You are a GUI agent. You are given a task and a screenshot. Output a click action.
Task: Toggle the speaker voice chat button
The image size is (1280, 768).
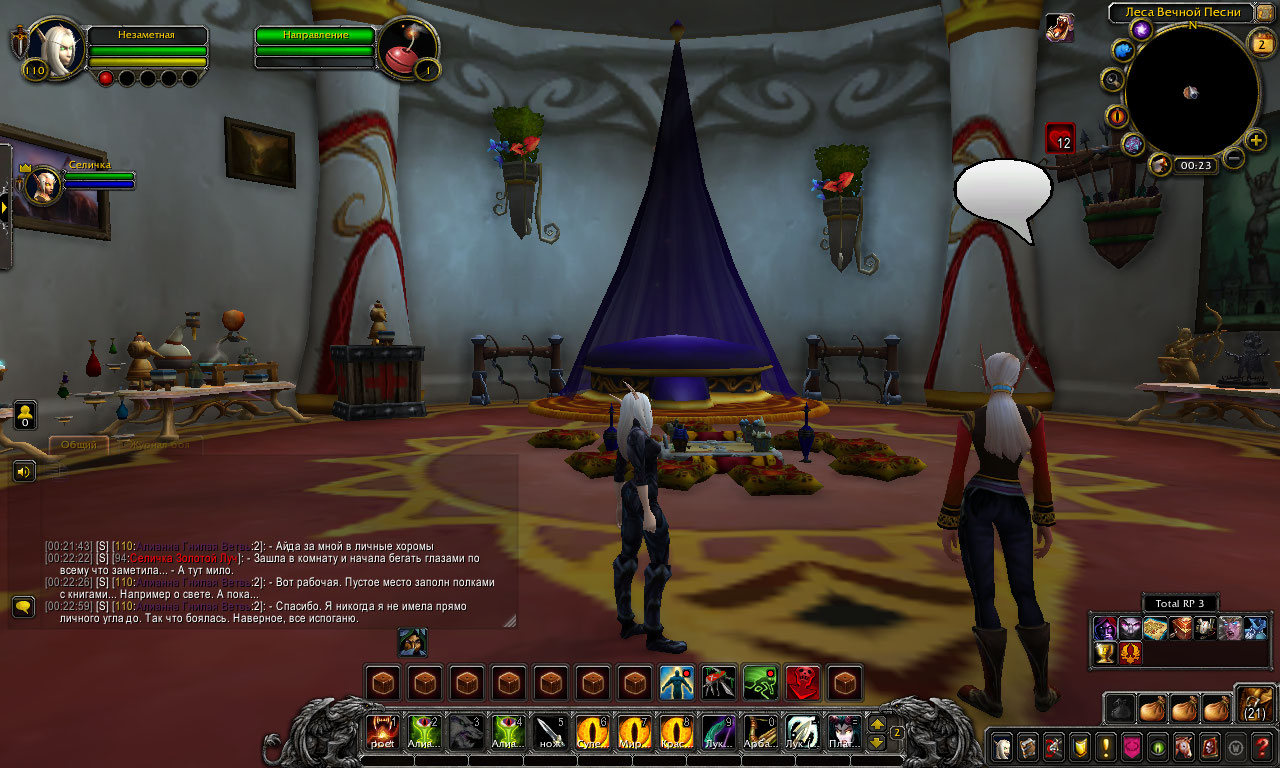tap(24, 471)
